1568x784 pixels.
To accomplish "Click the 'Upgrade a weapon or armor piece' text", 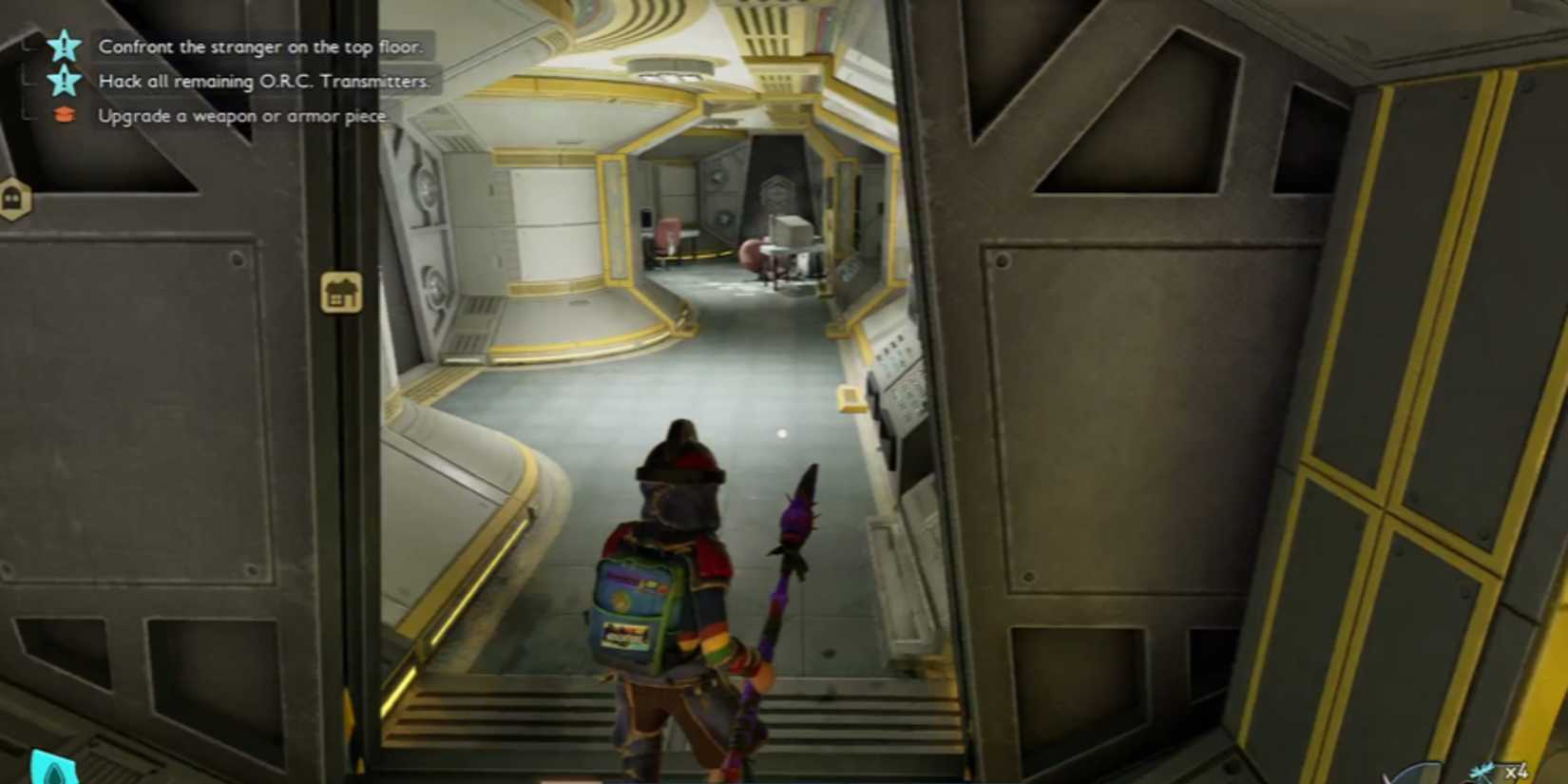I will point(240,114).
